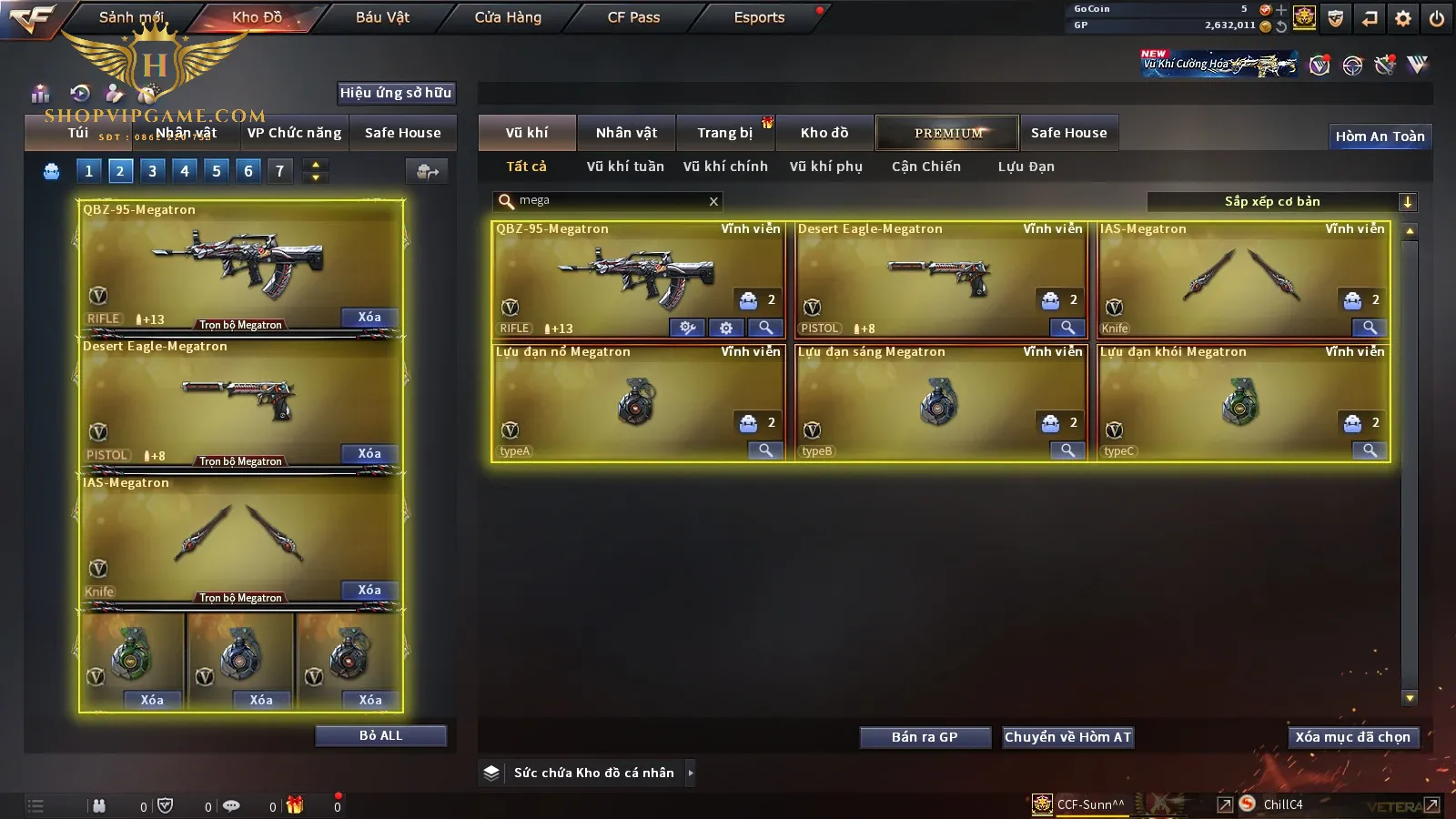Go to Cửa Hàng shop

(x=508, y=17)
